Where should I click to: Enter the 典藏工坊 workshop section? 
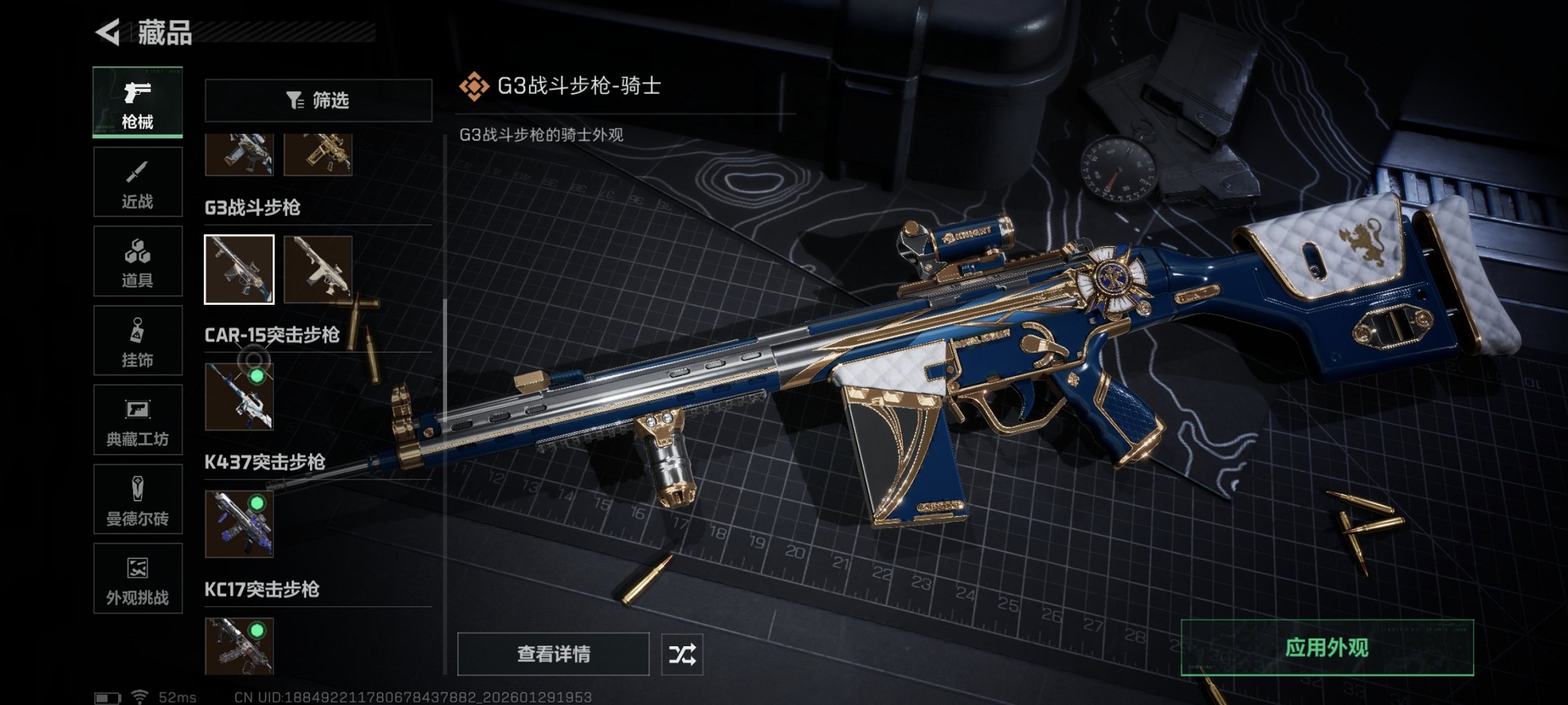tap(137, 420)
